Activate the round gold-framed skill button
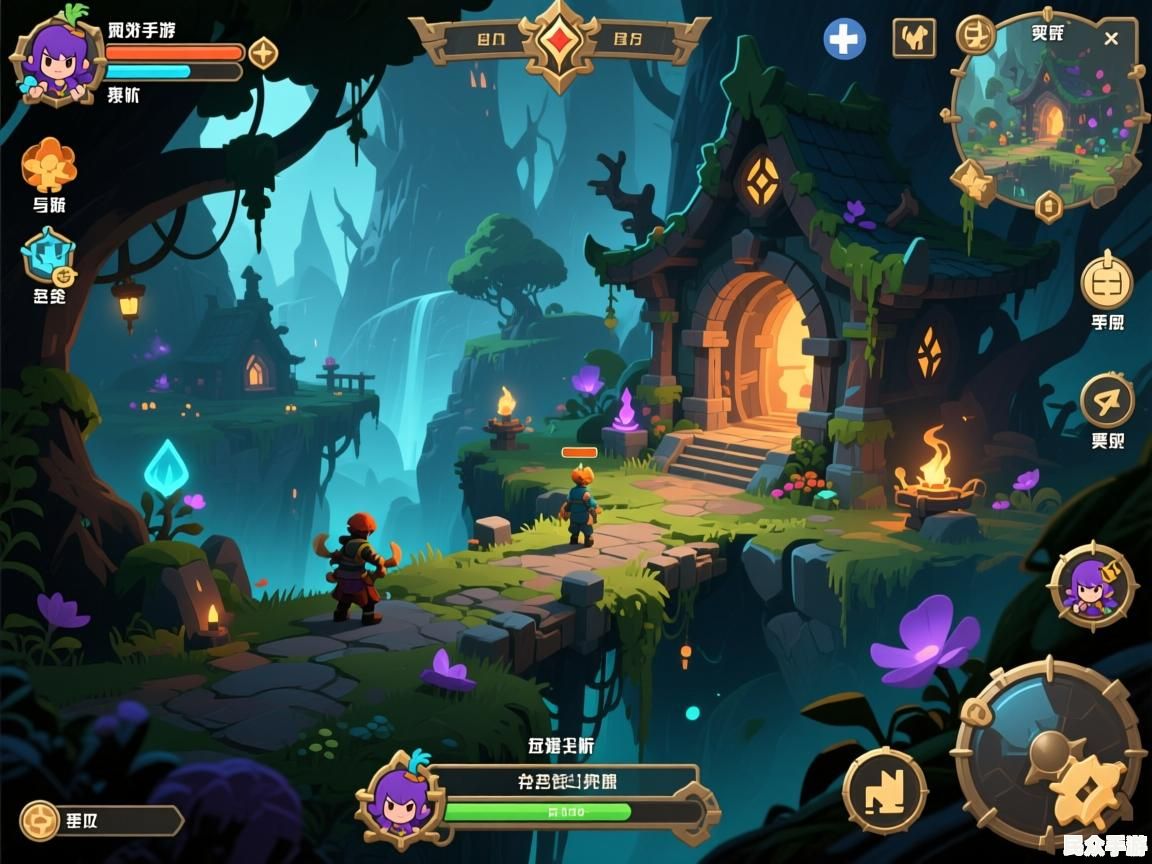Image resolution: width=1152 pixels, height=864 pixels. [x=885, y=790]
